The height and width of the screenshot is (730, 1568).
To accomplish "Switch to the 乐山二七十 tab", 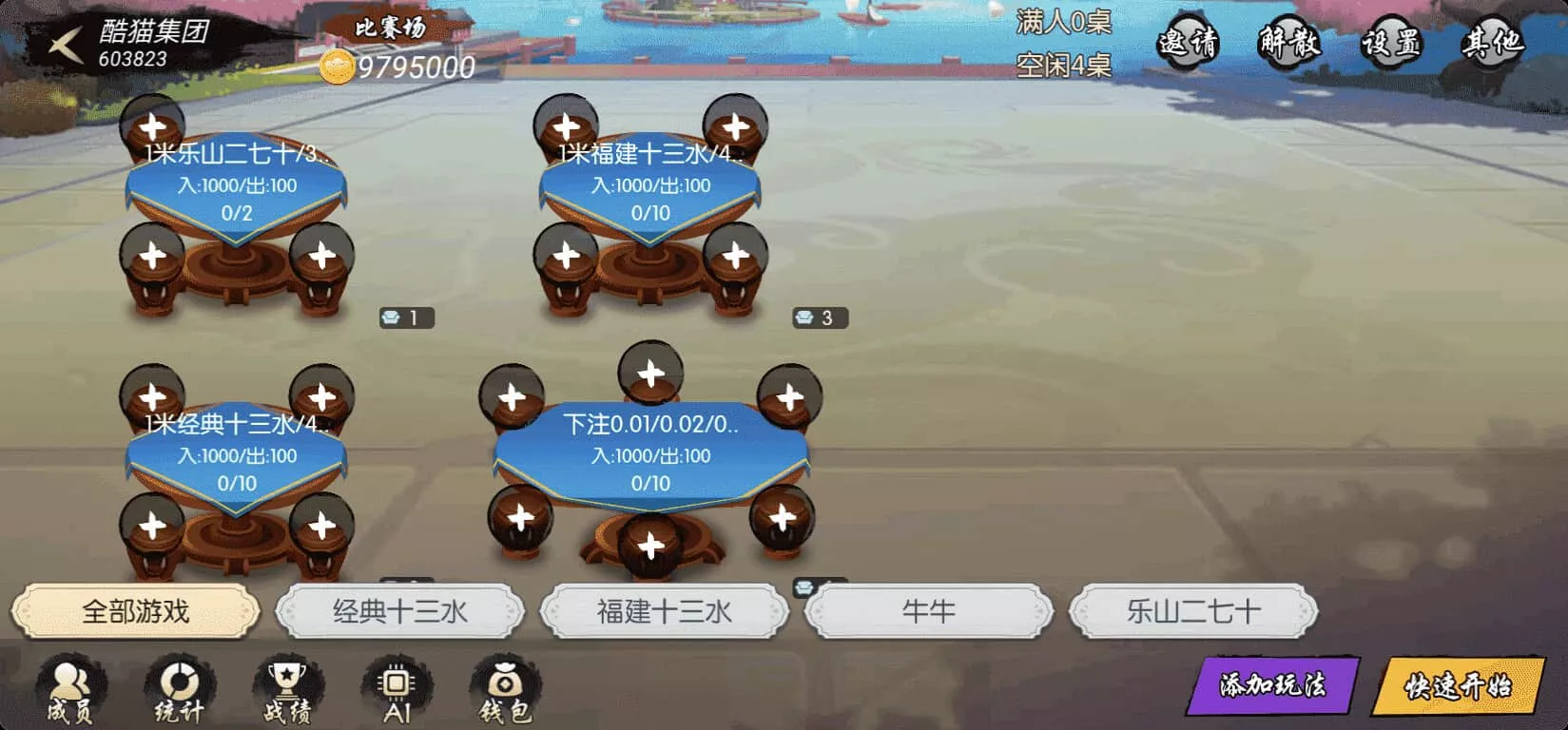I will point(1191,611).
